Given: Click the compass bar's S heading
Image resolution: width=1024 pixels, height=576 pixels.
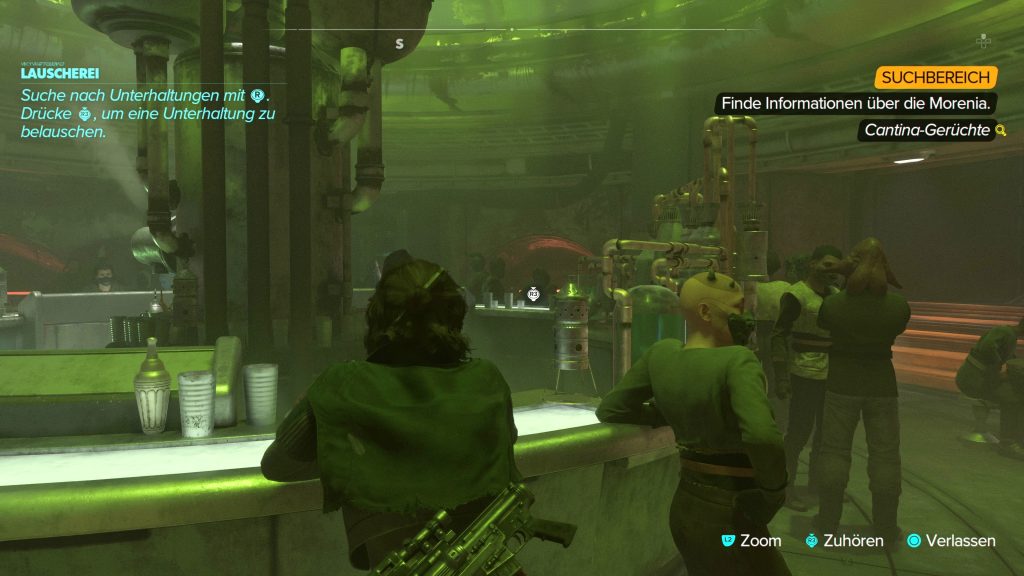Looking at the screenshot, I should tap(399, 44).
